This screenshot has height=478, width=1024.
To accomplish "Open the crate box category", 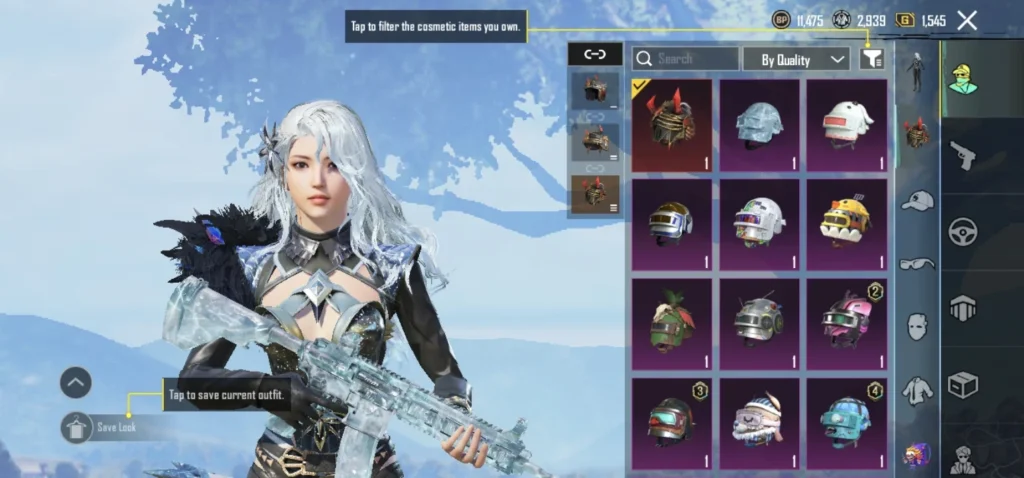I will tap(962, 385).
